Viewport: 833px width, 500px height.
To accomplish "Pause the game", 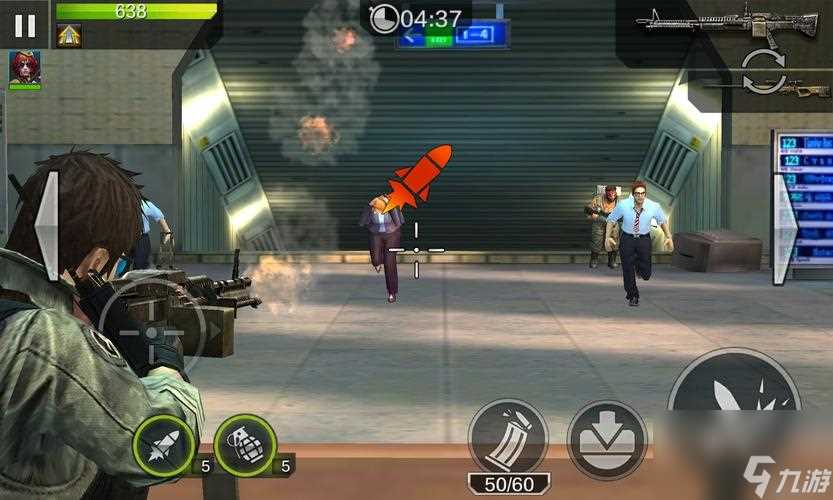I will [x=24, y=24].
